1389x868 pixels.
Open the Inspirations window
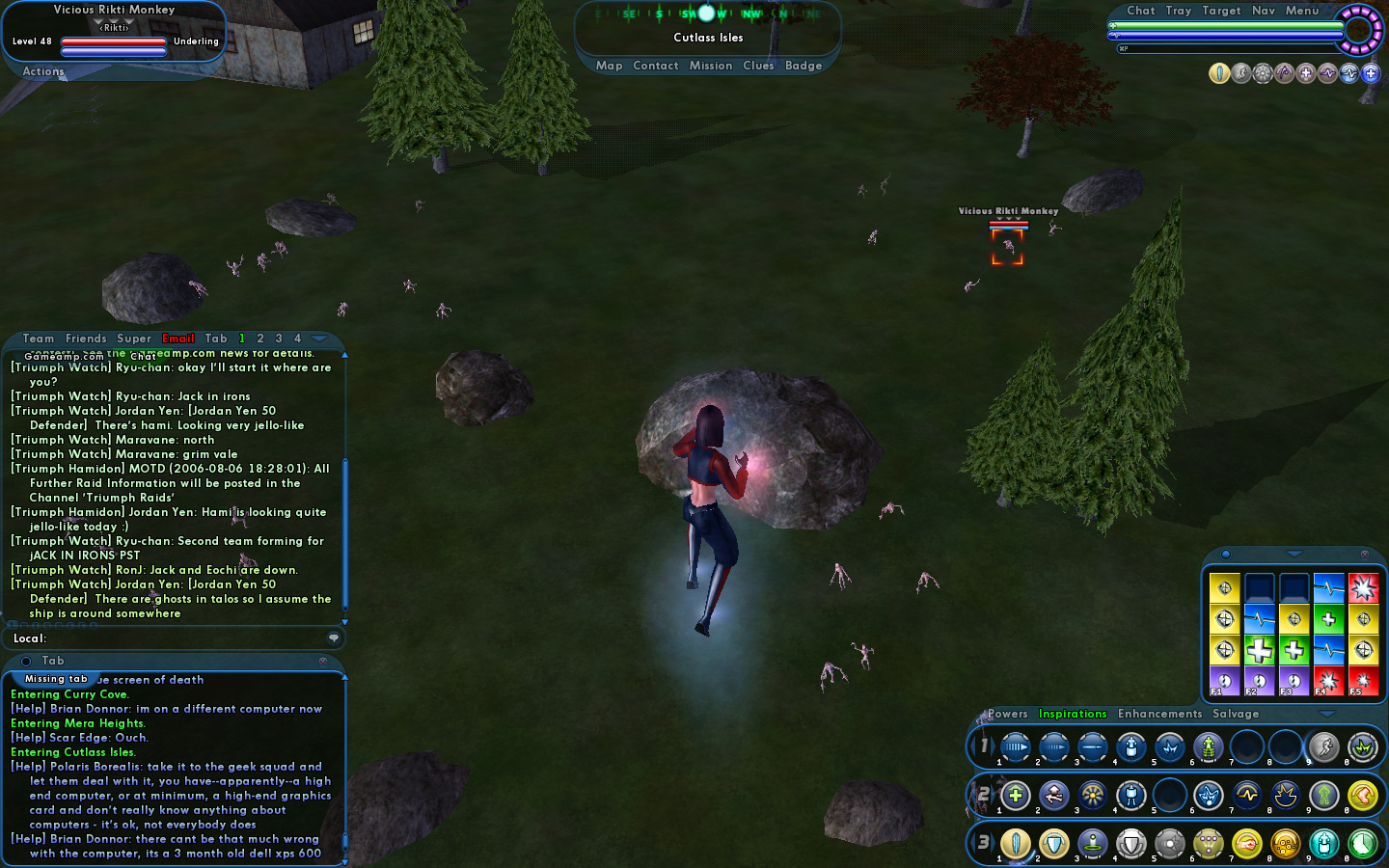(x=1072, y=714)
